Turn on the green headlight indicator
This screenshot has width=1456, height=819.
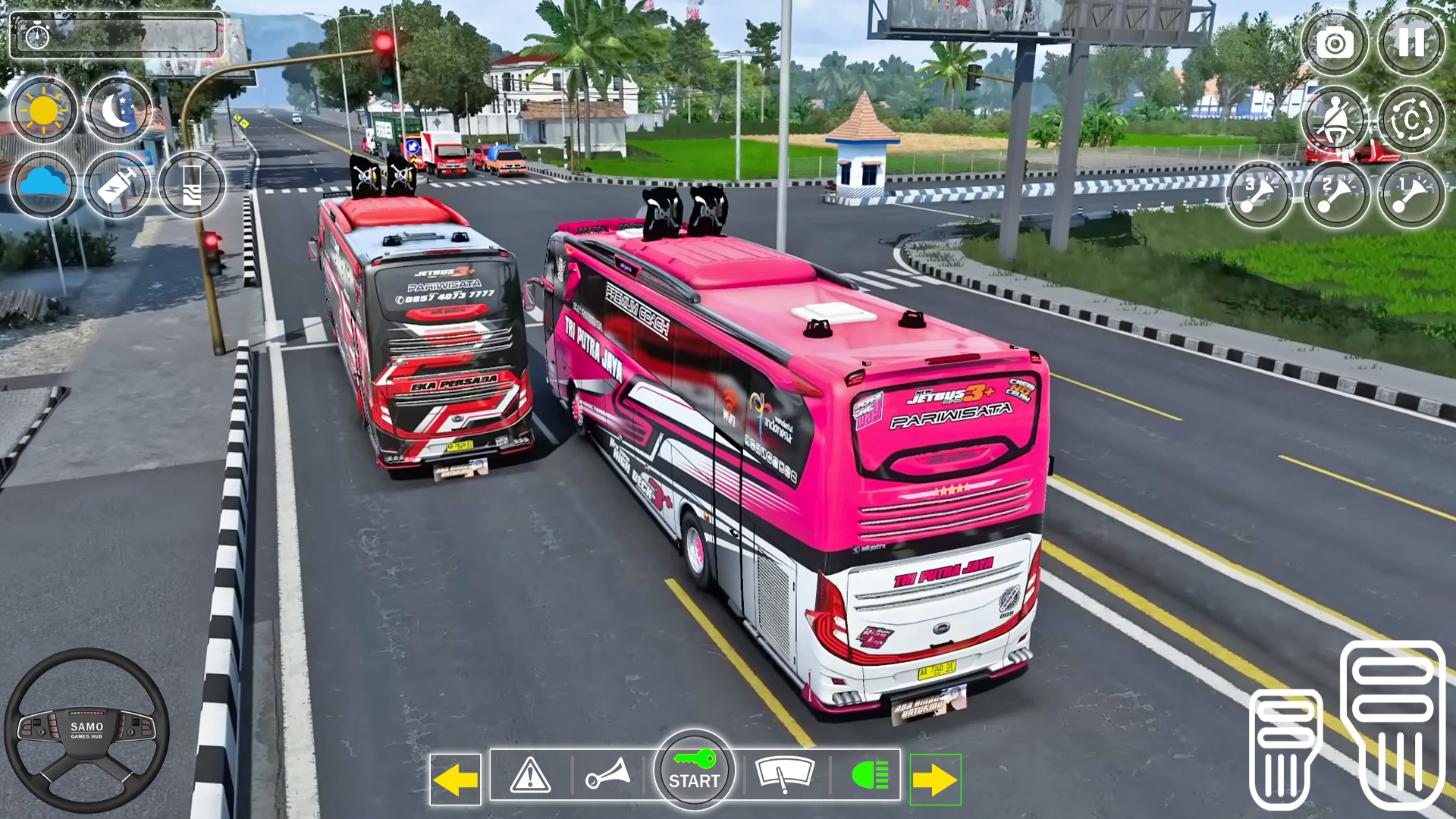869,775
